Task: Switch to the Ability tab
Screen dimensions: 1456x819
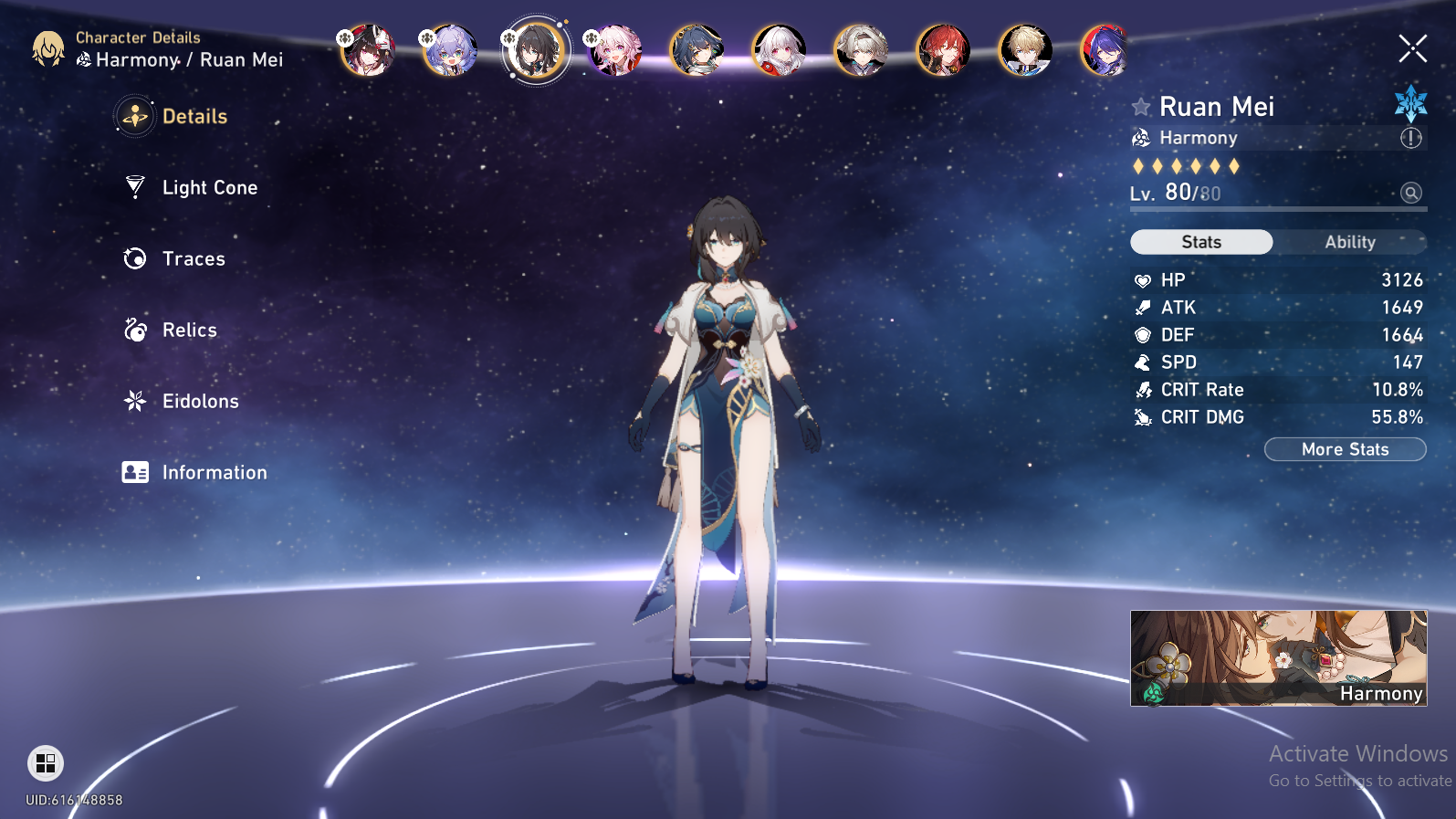Action: tap(1350, 242)
